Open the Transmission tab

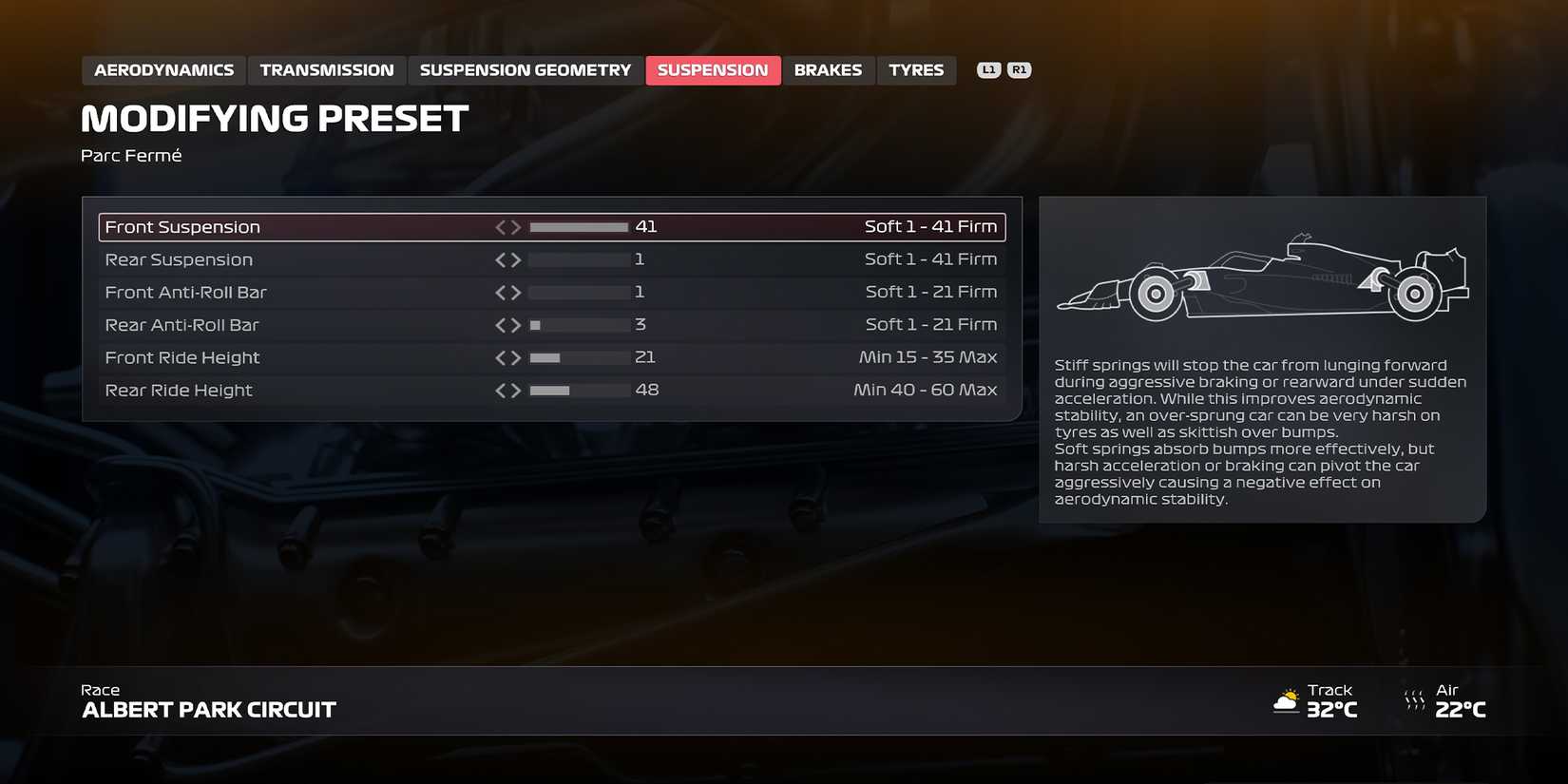(x=326, y=69)
